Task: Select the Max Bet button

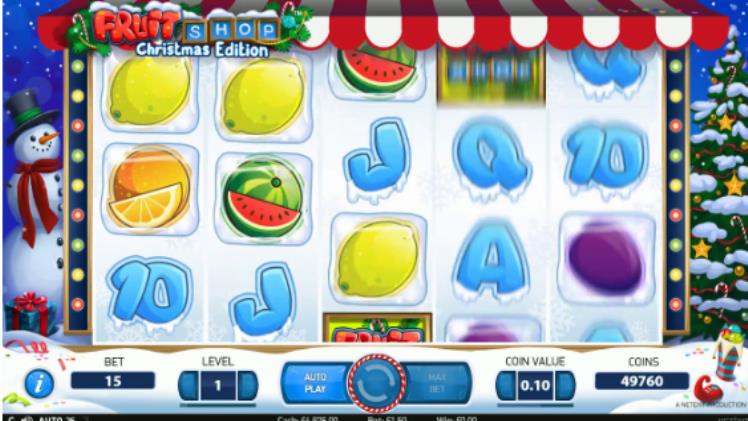Action: (435, 384)
